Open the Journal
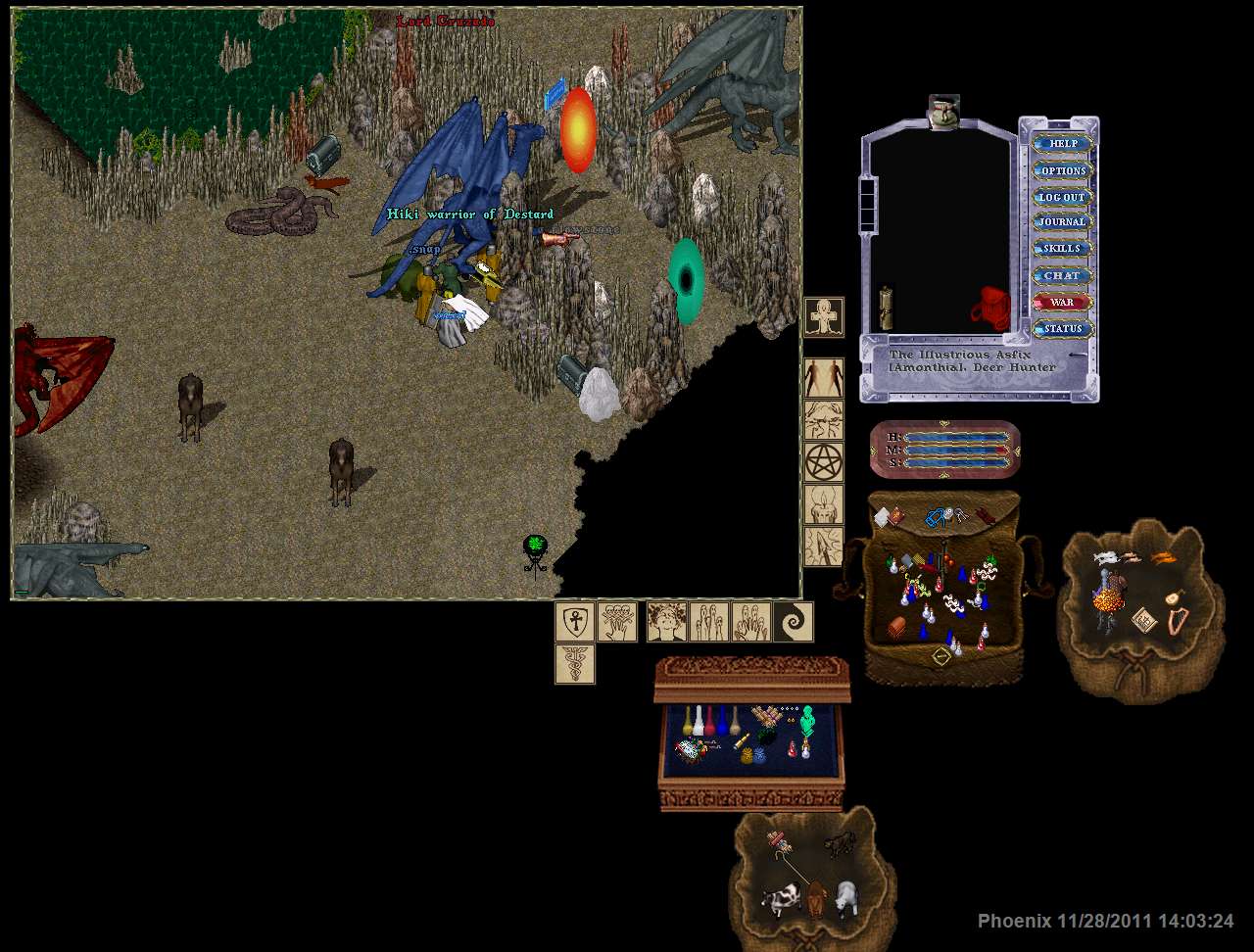 click(1063, 222)
